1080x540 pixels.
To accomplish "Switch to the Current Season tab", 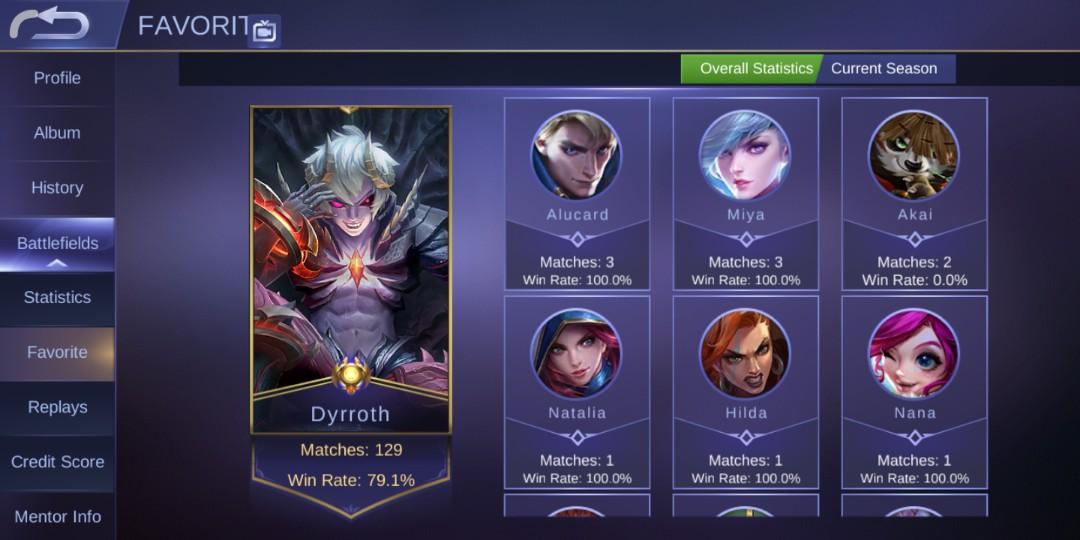I will pos(884,69).
